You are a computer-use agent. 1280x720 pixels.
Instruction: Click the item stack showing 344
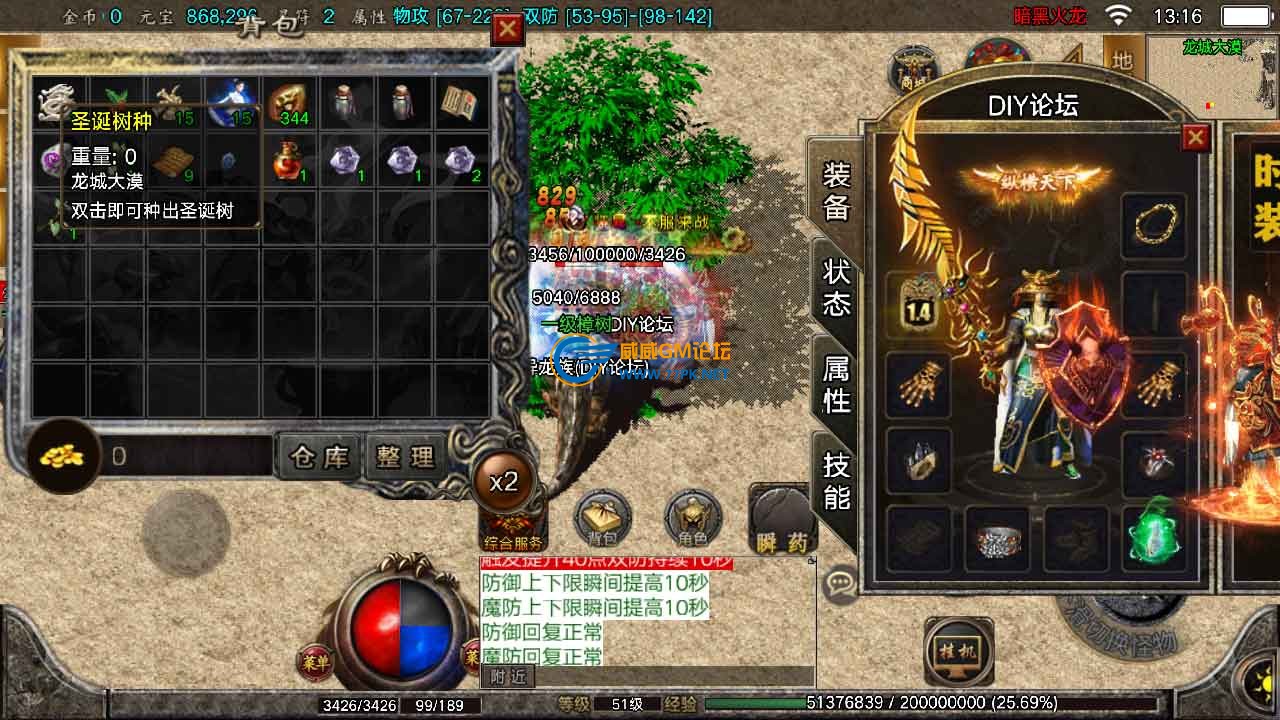coord(288,102)
